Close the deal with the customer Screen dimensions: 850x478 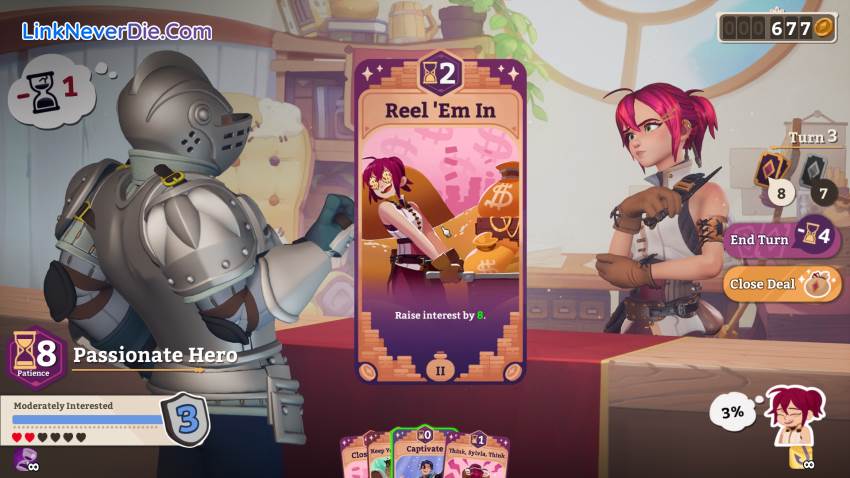(x=773, y=284)
